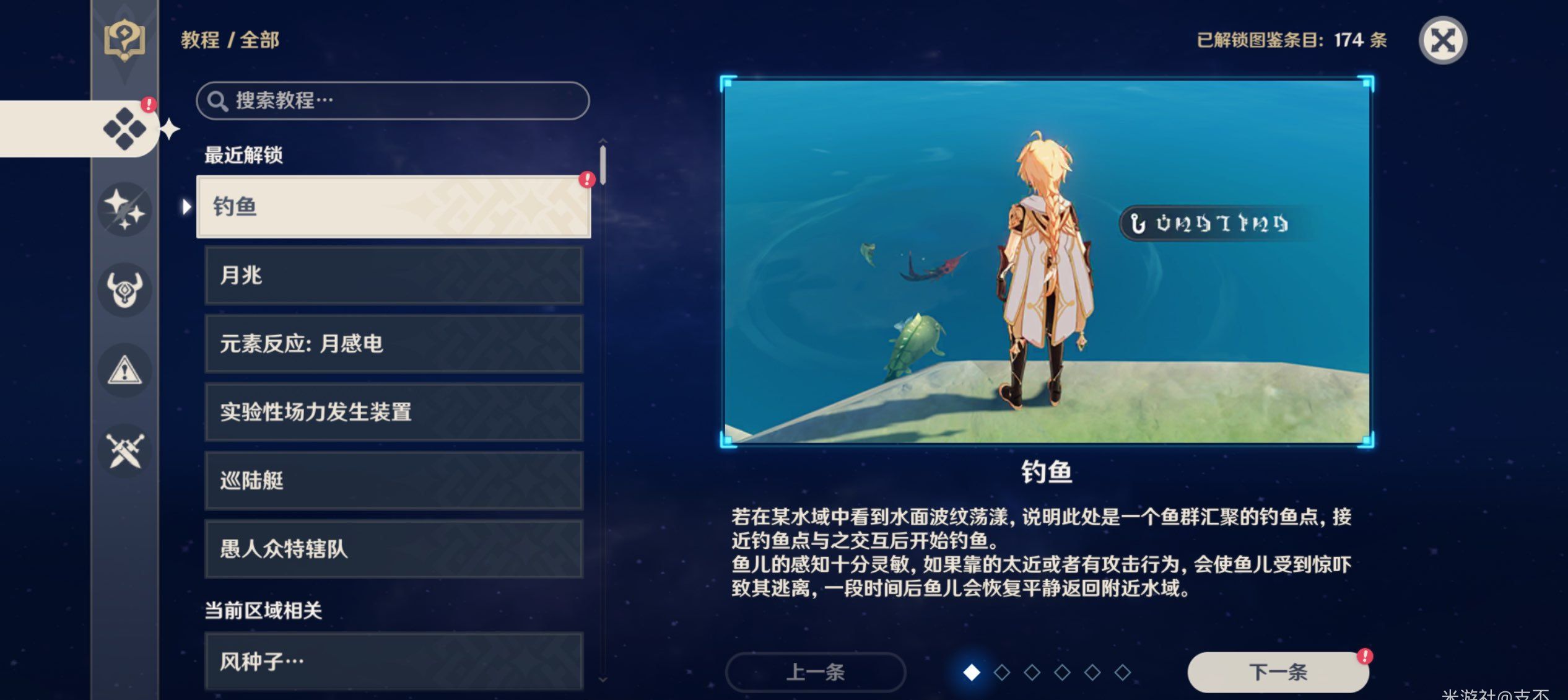Click the 上一条 previous button
This screenshot has width=1568, height=700.
point(815,672)
